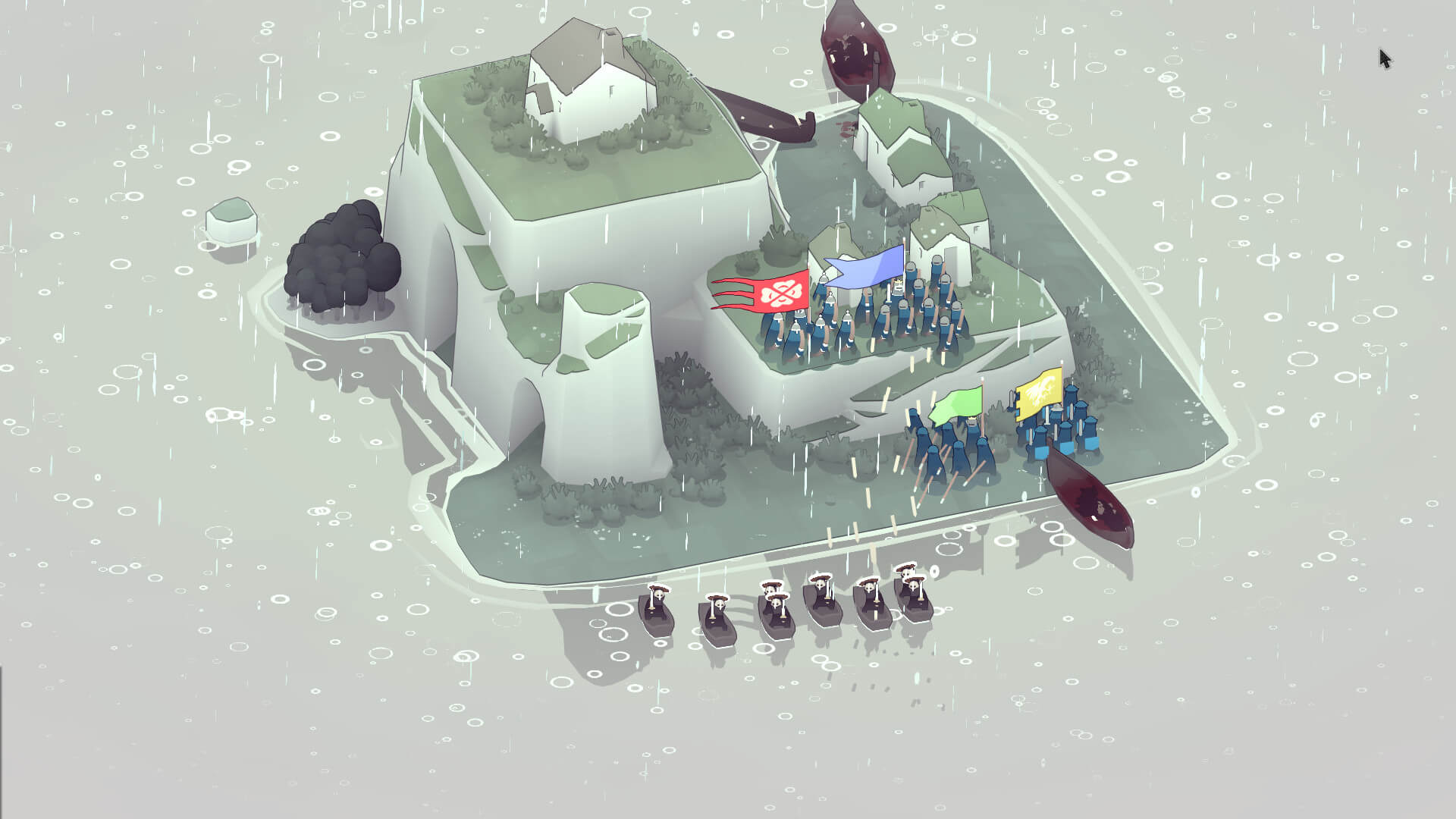Select the green squad banner
The width and height of the screenshot is (1456, 819).
[959, 404]
